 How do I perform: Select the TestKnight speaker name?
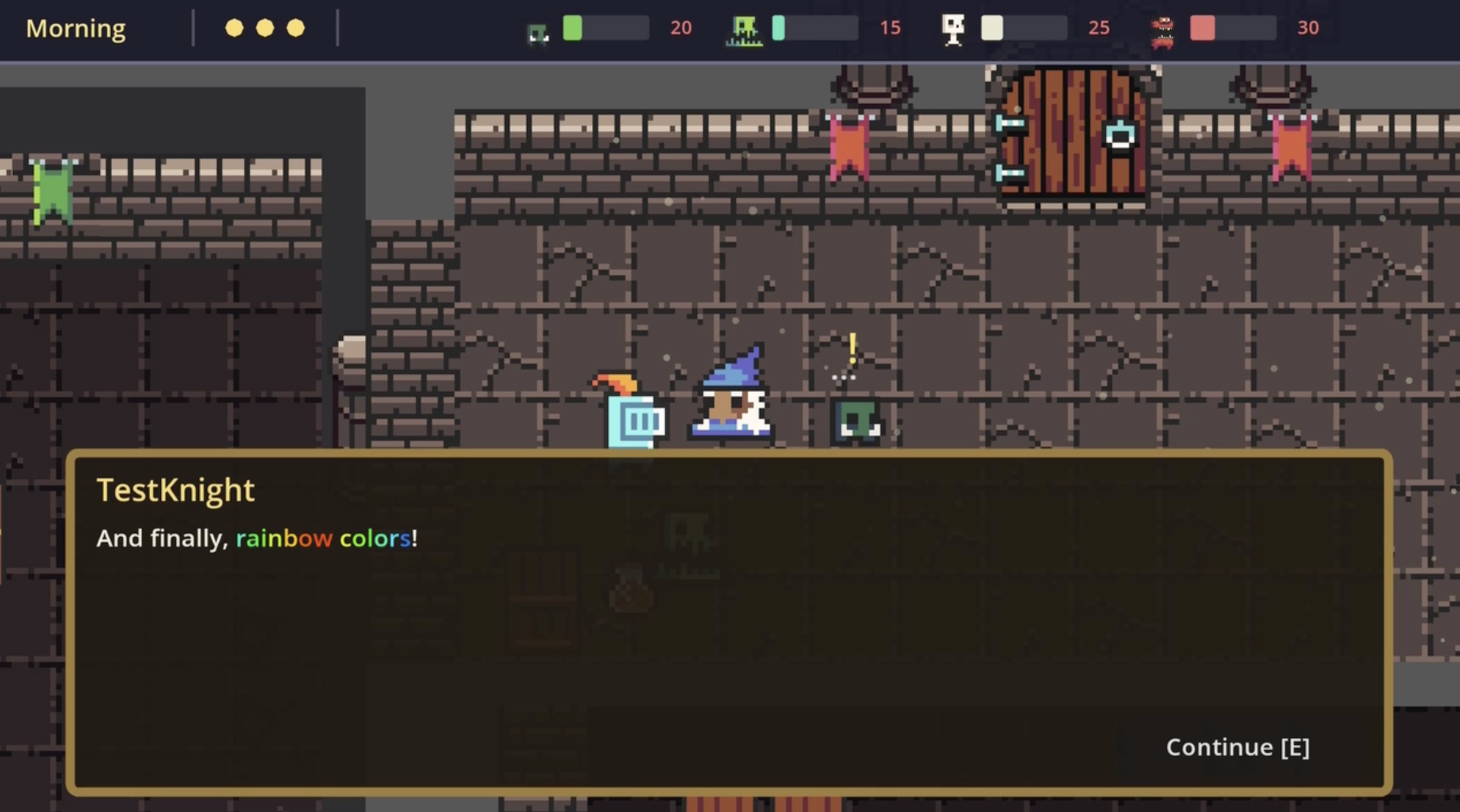[x=175, y=489]
